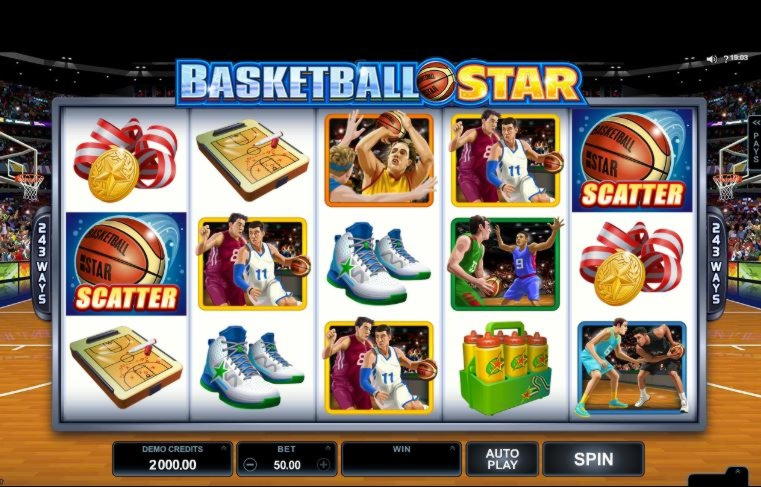Spin the reels with the SPIN button
The image size is (761, 487).
coord(593,459)
